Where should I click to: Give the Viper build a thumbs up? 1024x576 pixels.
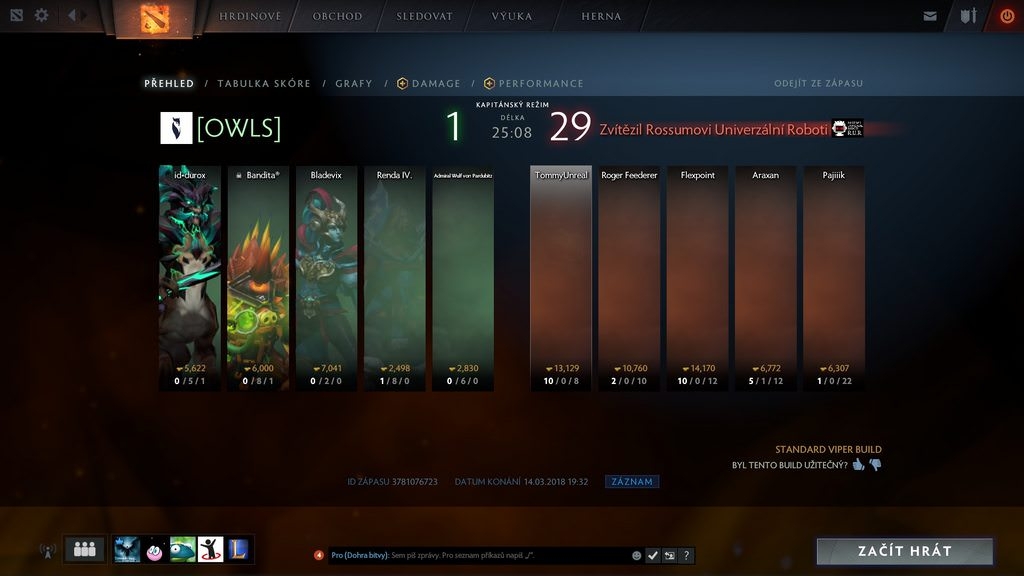point(858,465)
